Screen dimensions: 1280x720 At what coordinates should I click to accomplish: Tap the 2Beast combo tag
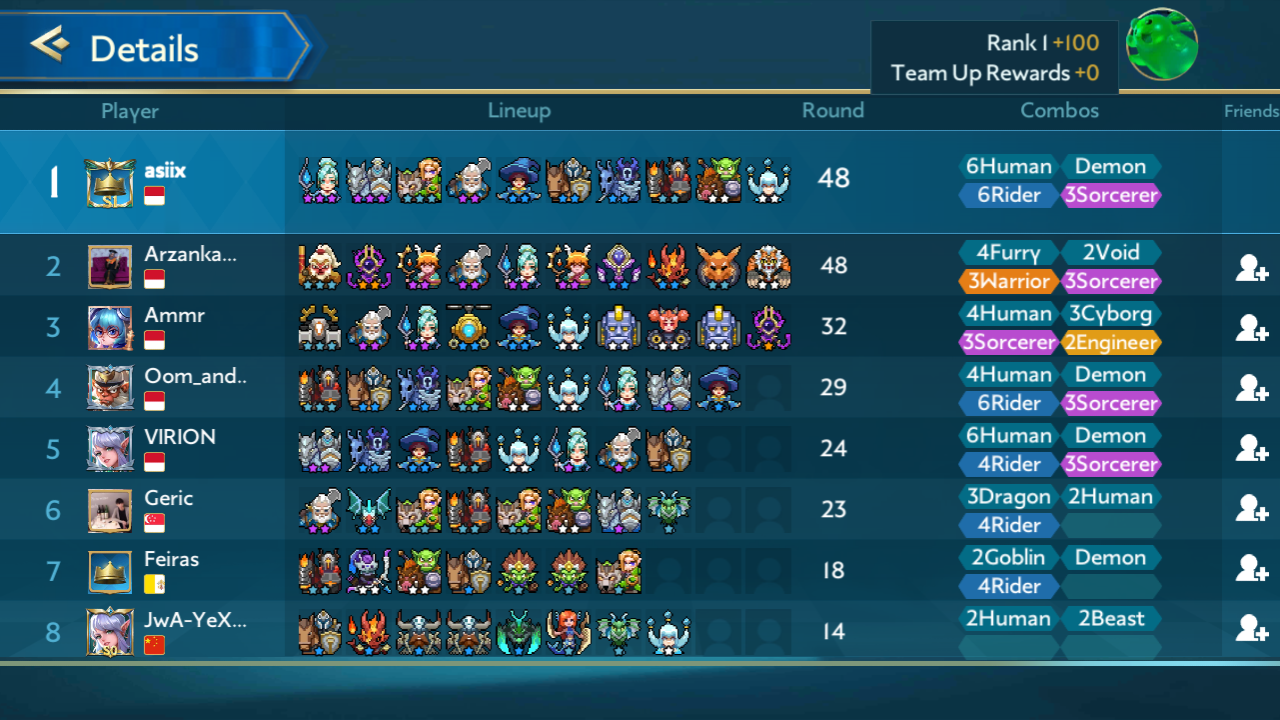[1110, 618]
